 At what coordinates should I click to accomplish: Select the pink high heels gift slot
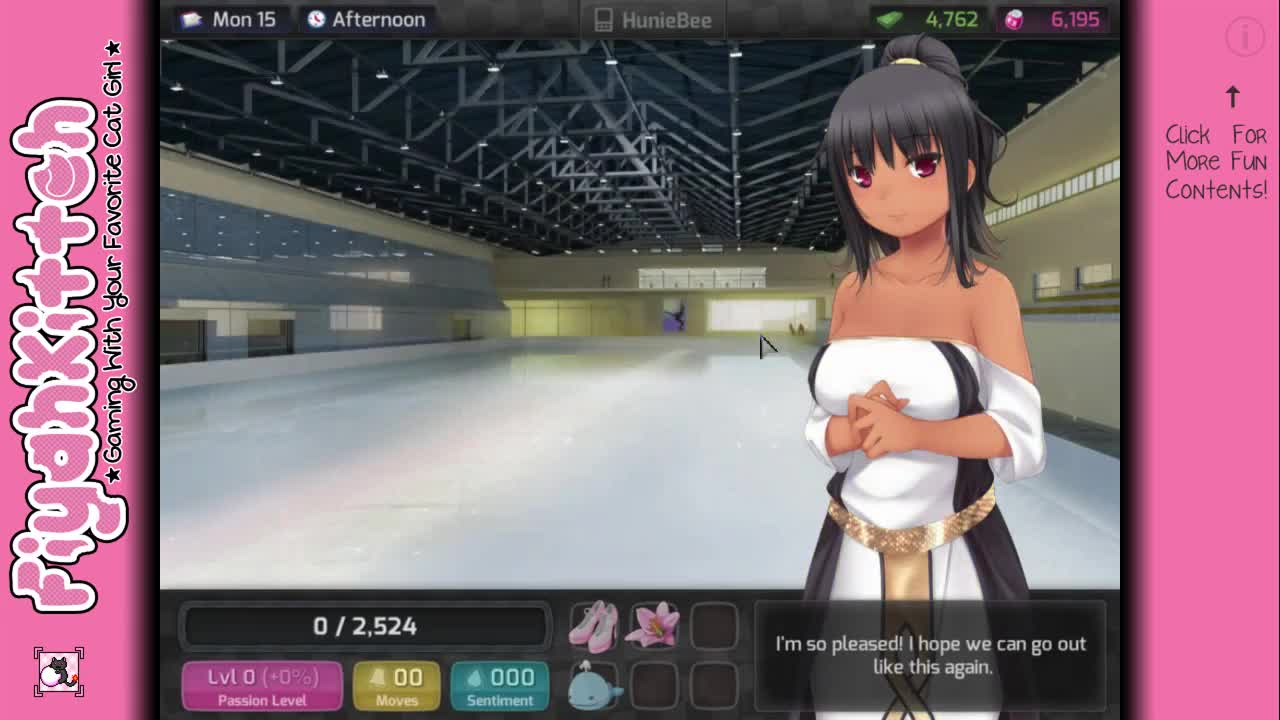point(594,626)
